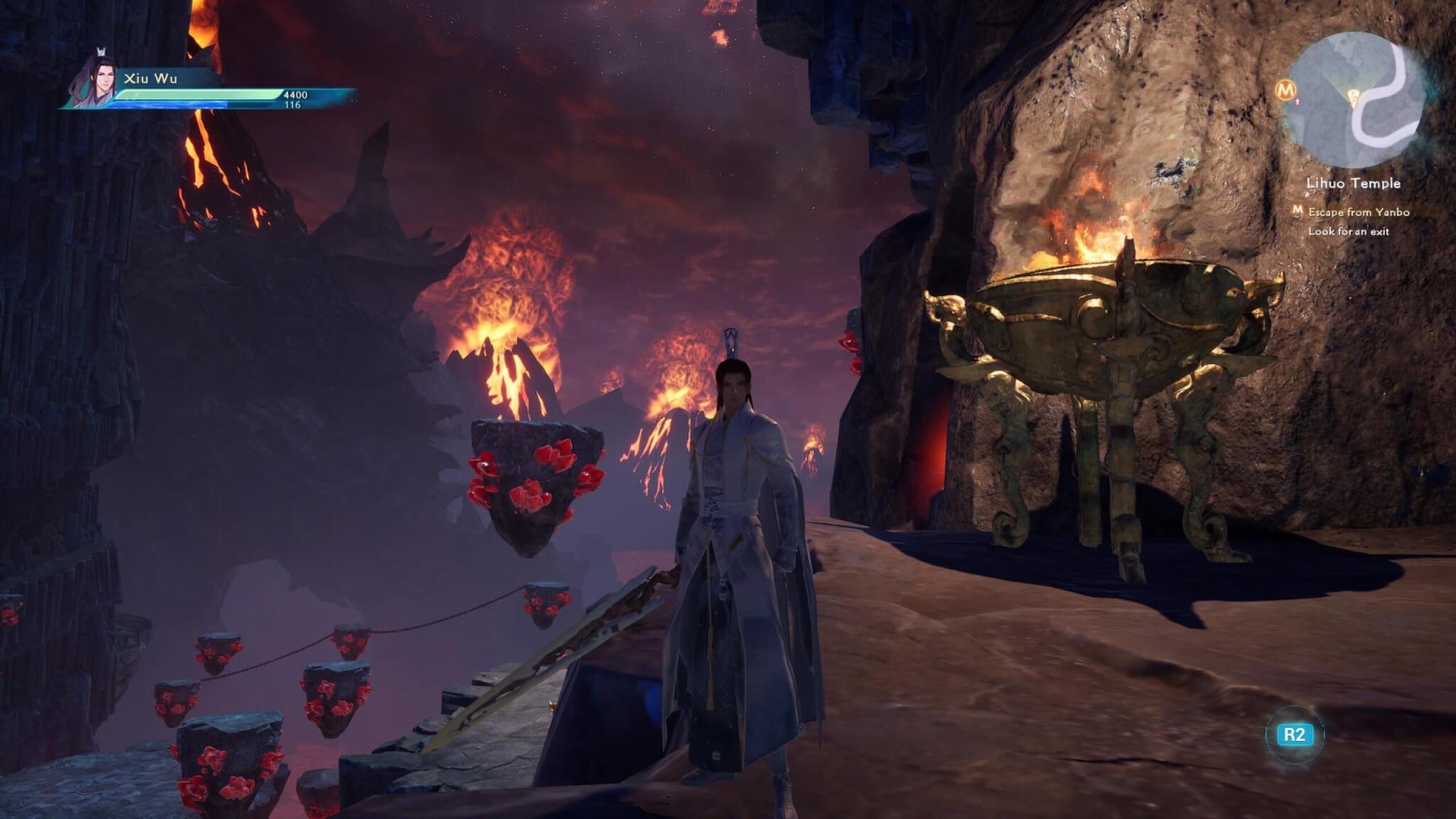Select Xiu Wu's character portrait
Screen dimensions: 1456x819
tap(96, 77)
